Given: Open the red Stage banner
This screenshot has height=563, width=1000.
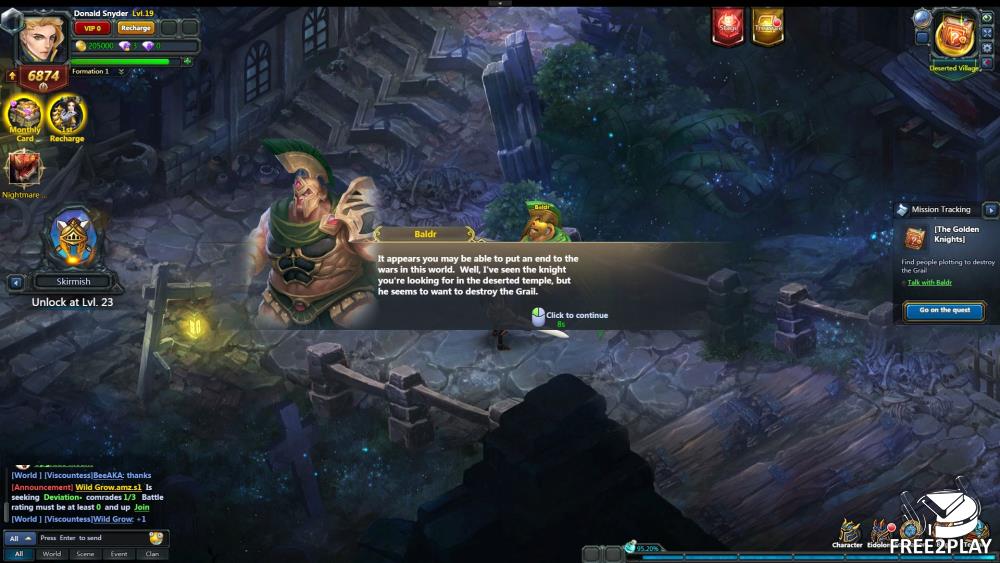Looking at the screenshot, I should [728, 27].
